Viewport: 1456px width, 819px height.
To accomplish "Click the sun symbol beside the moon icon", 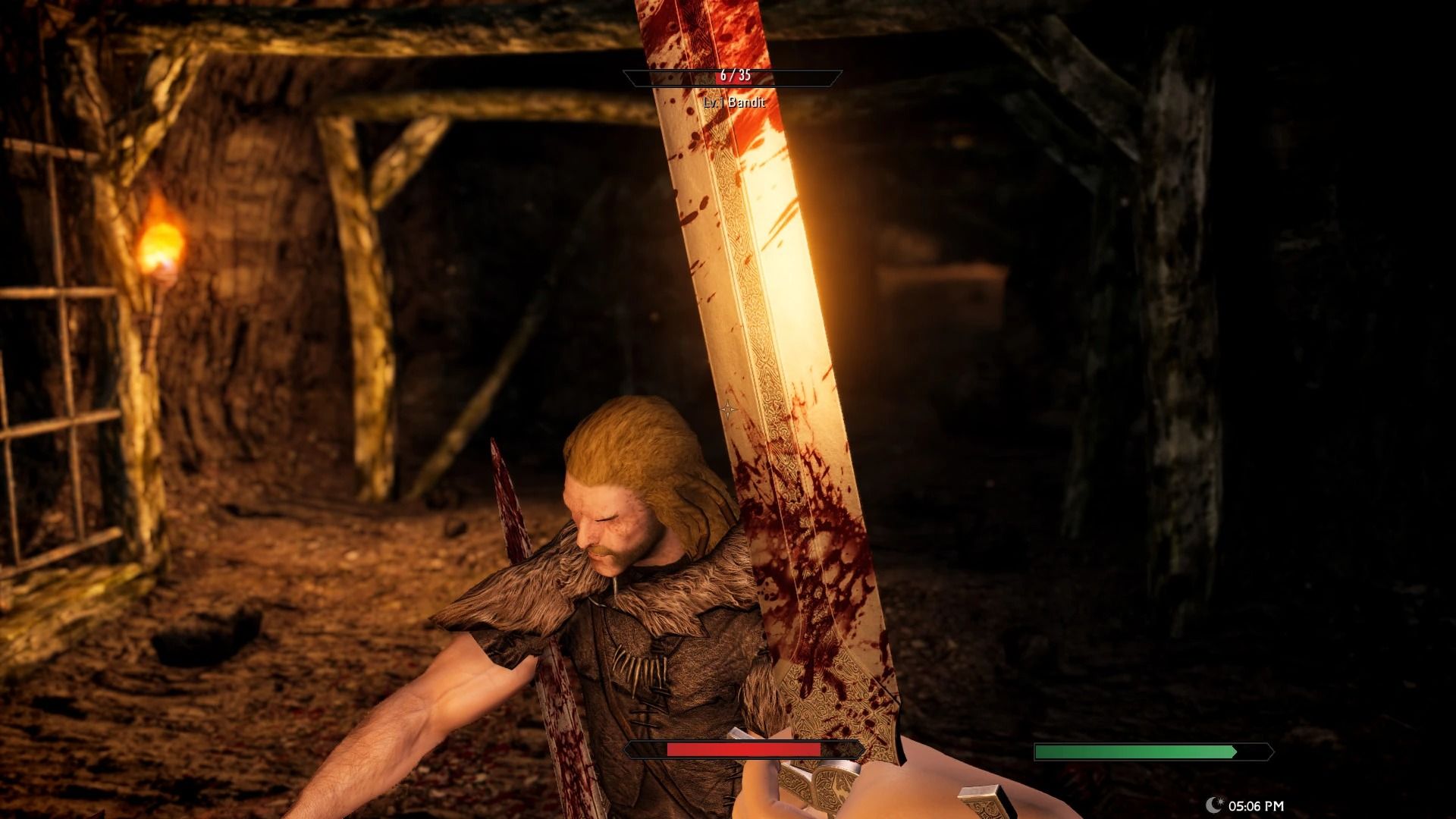I will (1221, 802).
